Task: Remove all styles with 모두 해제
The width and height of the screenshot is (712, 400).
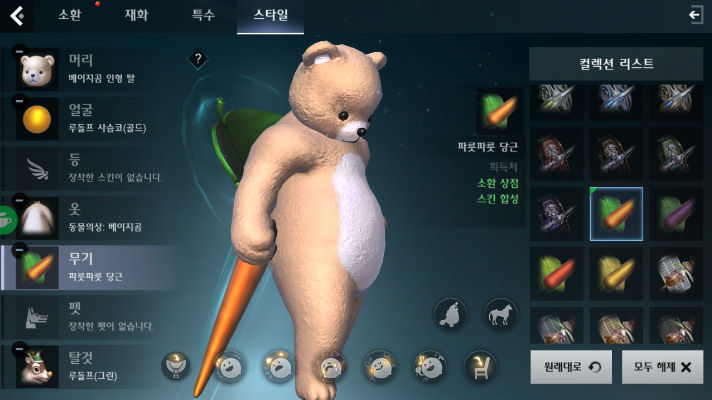Action: pos(662,367)
